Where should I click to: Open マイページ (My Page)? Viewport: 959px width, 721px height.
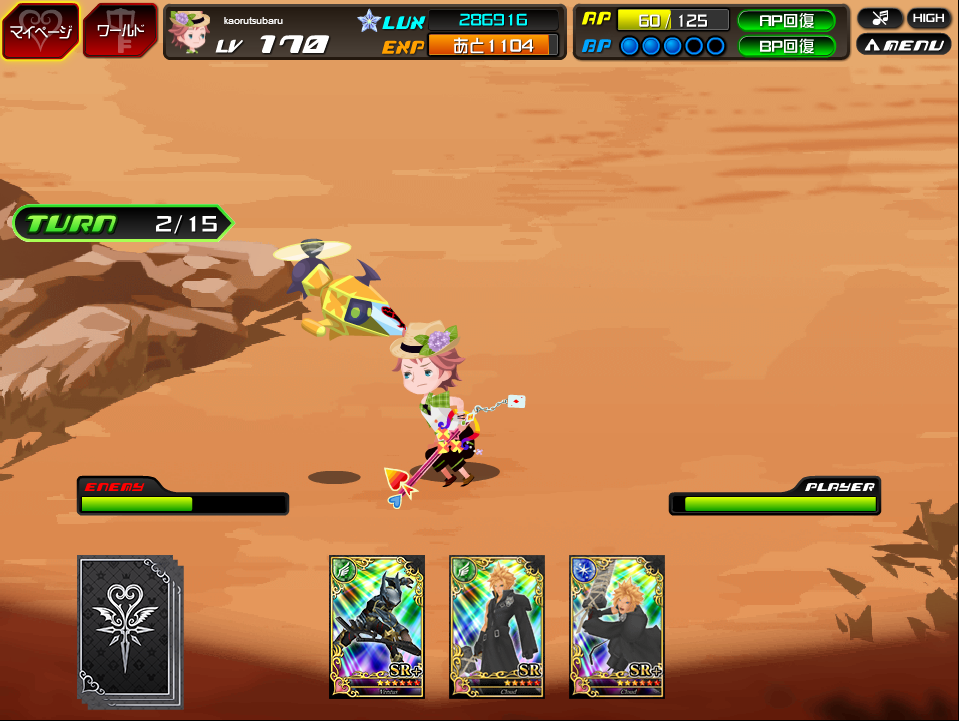40,30
